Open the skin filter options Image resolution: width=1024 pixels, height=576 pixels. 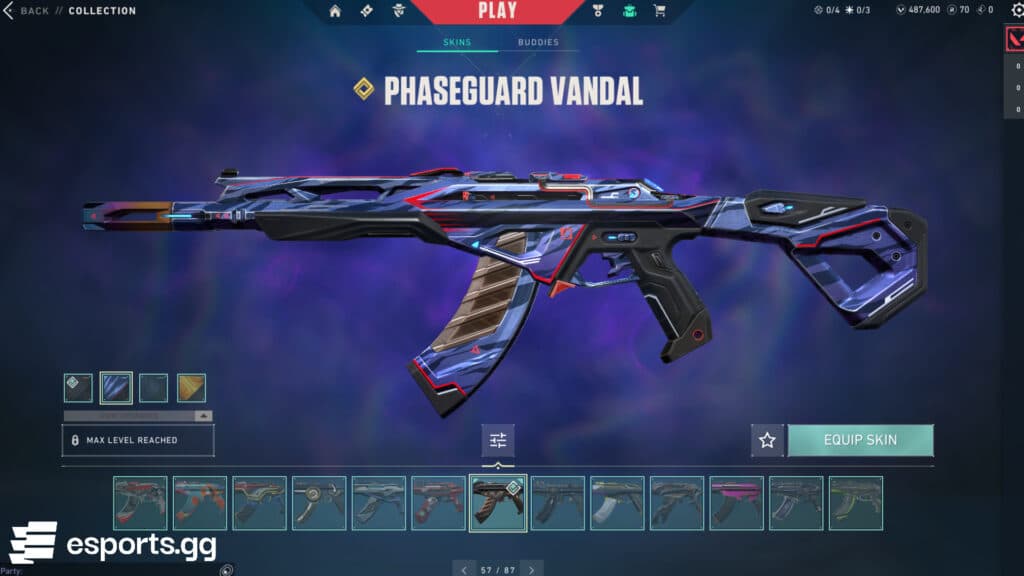pyautogui.click(x=498, y=440)
